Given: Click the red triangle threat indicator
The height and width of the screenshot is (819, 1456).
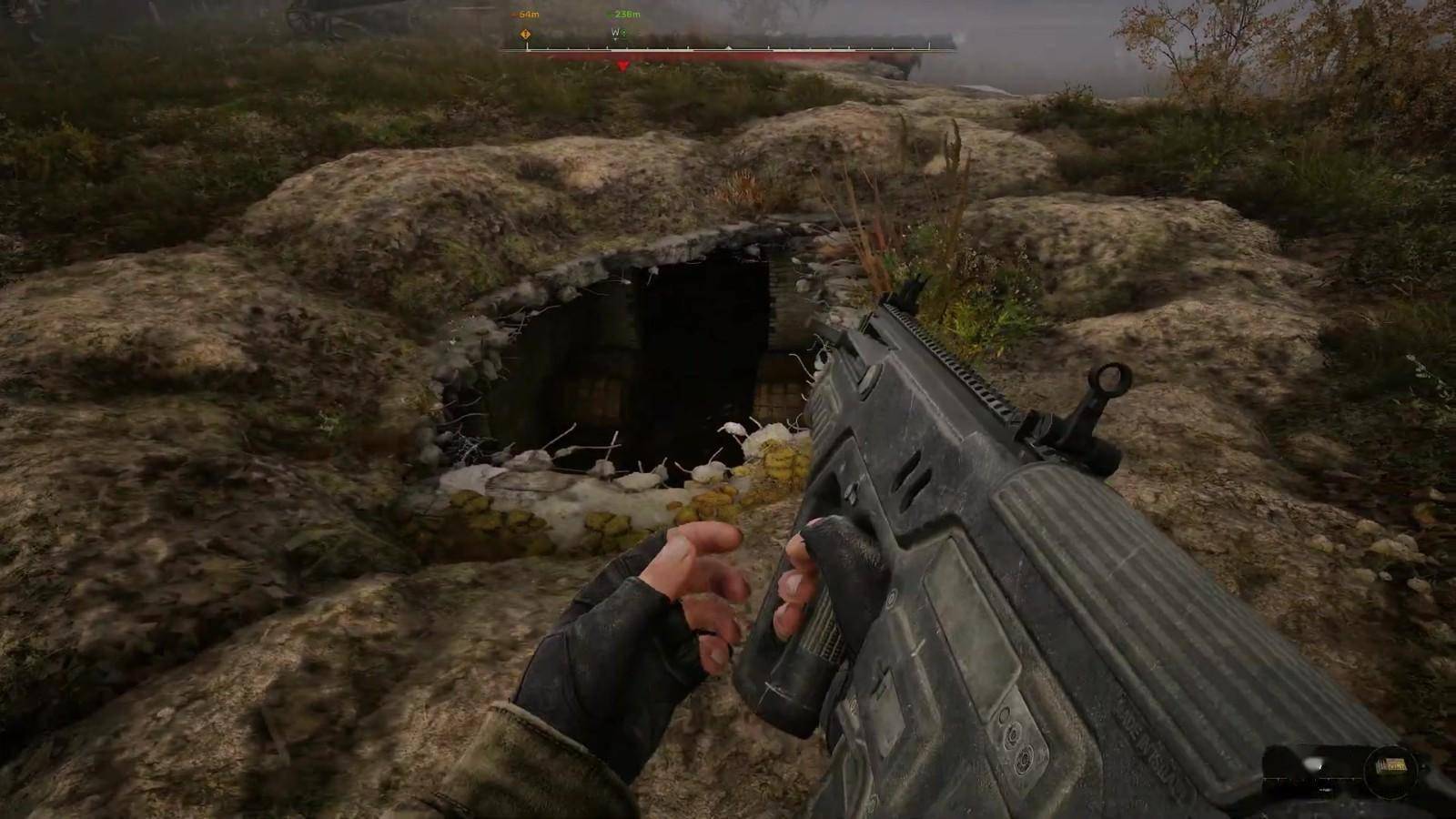Looking at the screenshot, I should click(x=622, y=66).
